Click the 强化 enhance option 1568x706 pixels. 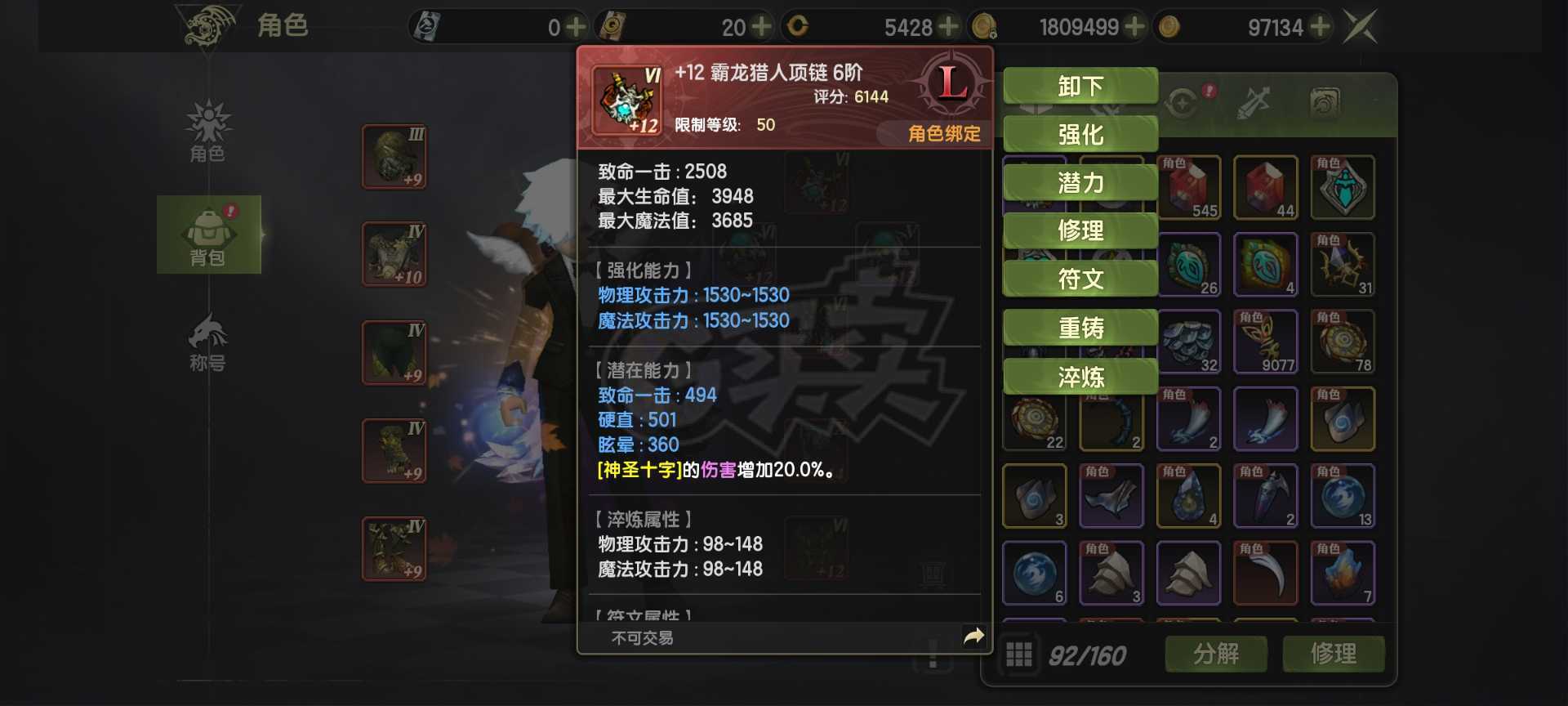point(1080,133)
